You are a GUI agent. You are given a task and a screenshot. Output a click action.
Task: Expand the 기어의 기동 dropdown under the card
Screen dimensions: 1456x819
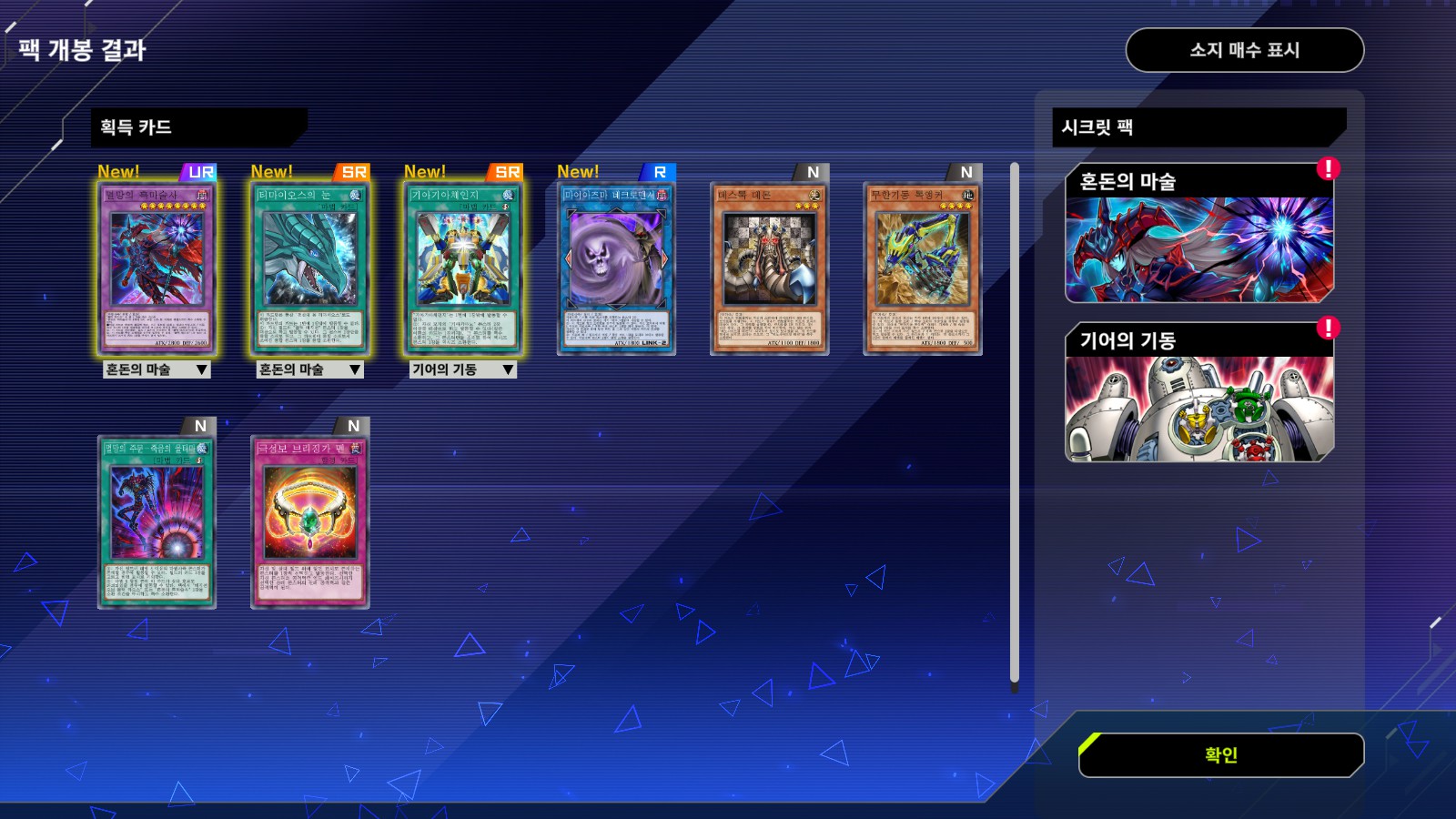point(463,369)
